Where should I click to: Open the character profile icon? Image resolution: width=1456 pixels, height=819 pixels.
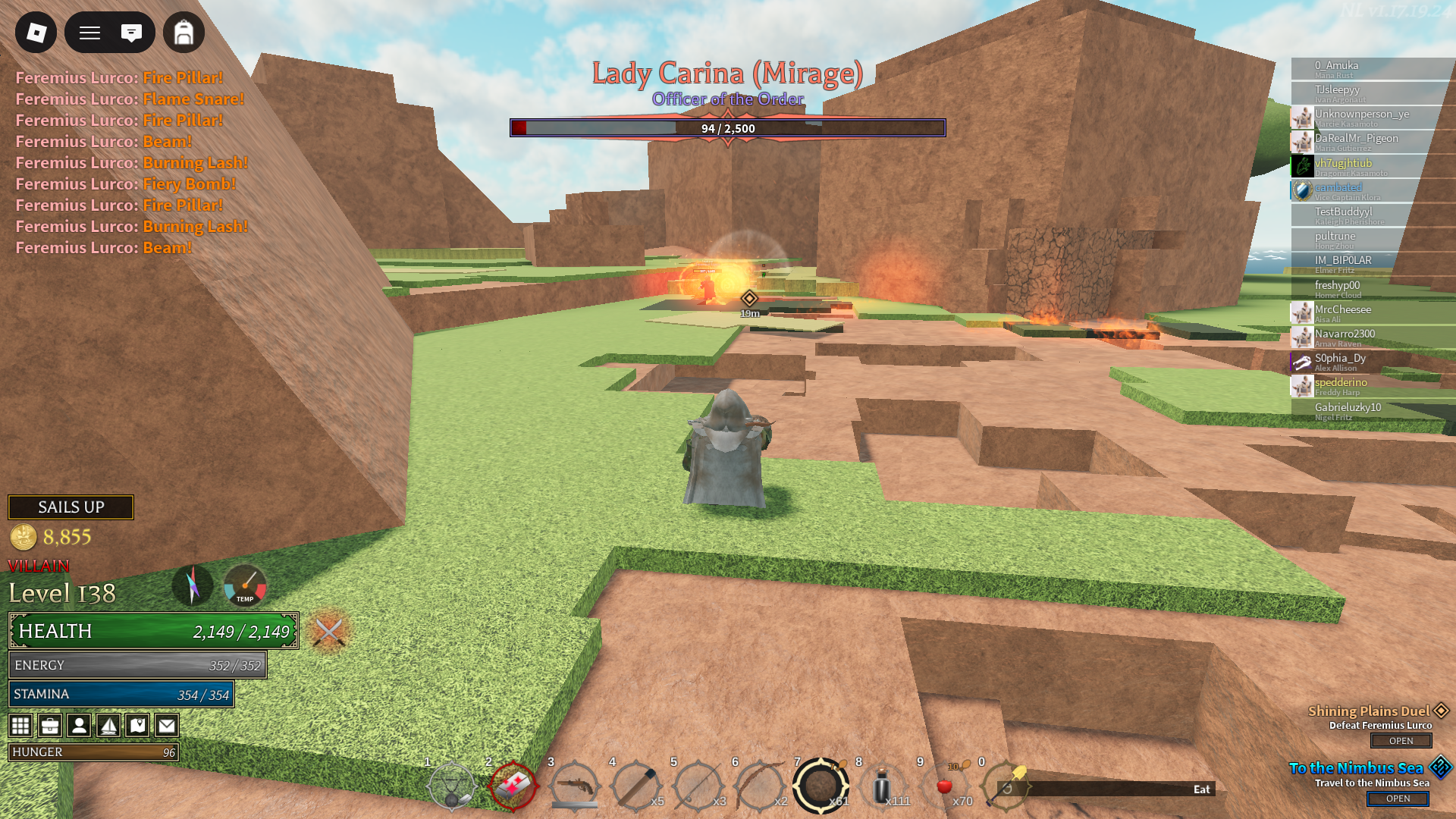(x=79, y=726)
